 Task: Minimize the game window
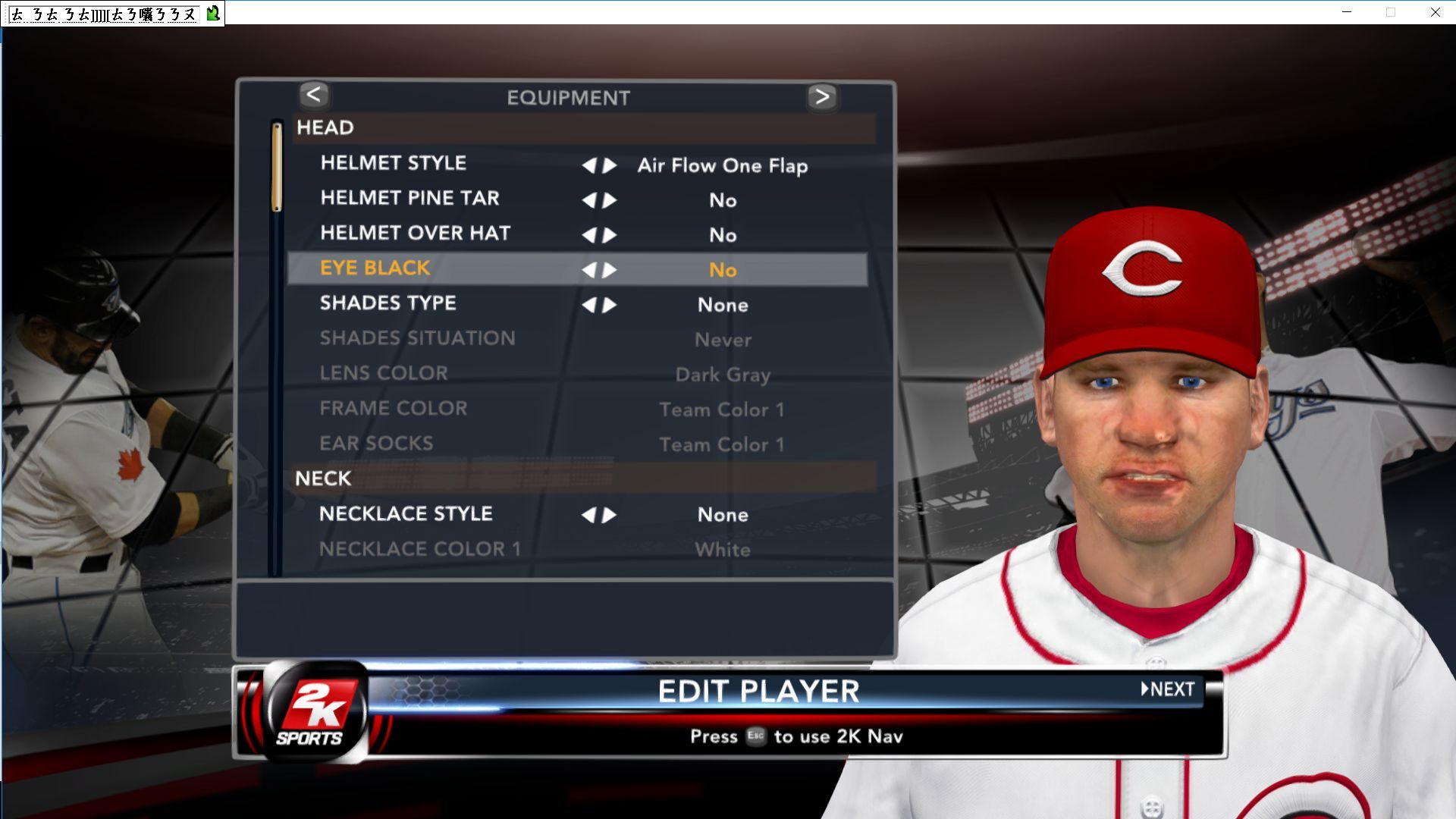[1347, 12]
